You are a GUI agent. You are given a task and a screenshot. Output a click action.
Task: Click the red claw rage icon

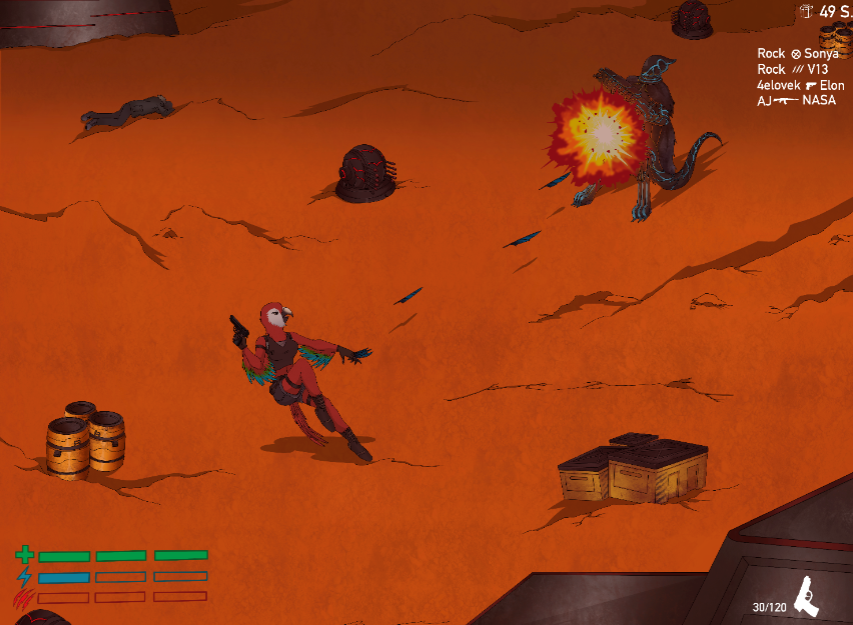24,598
